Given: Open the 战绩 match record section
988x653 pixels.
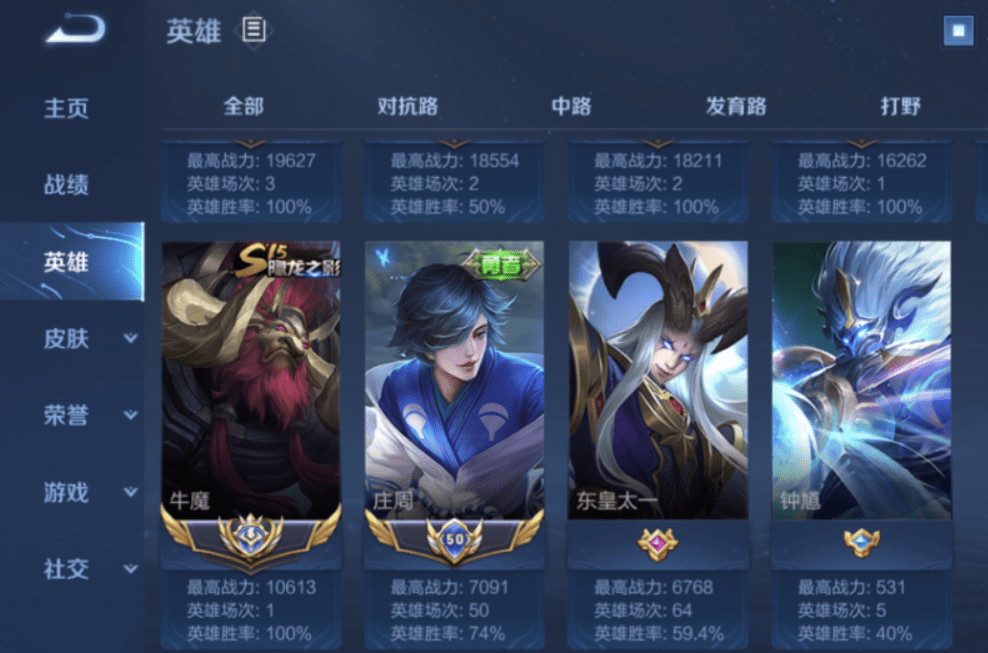Looking at the screenshot, I should coord(66,185).
